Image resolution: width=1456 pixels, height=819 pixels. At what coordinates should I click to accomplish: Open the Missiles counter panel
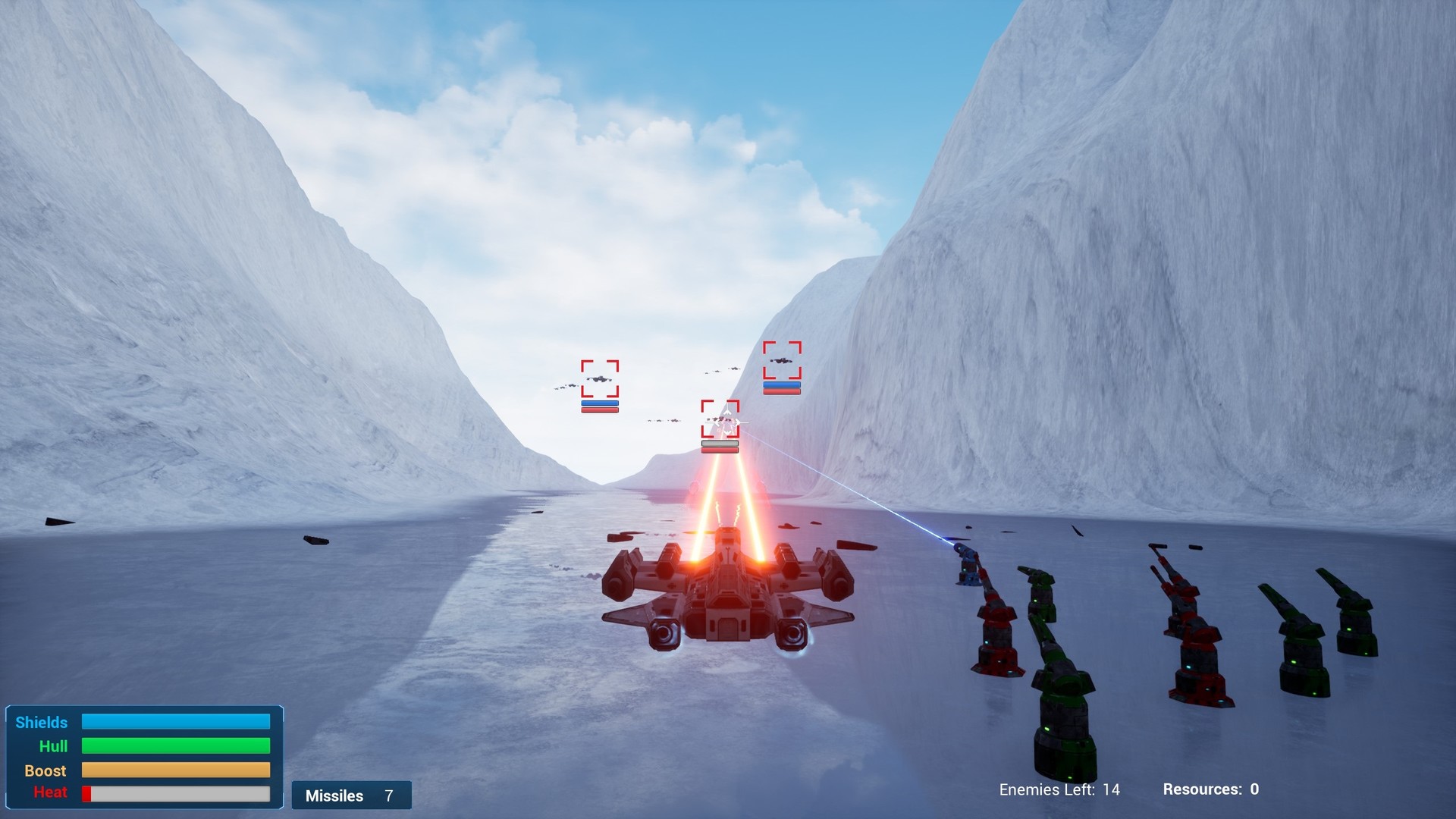[x=351, y=795]
